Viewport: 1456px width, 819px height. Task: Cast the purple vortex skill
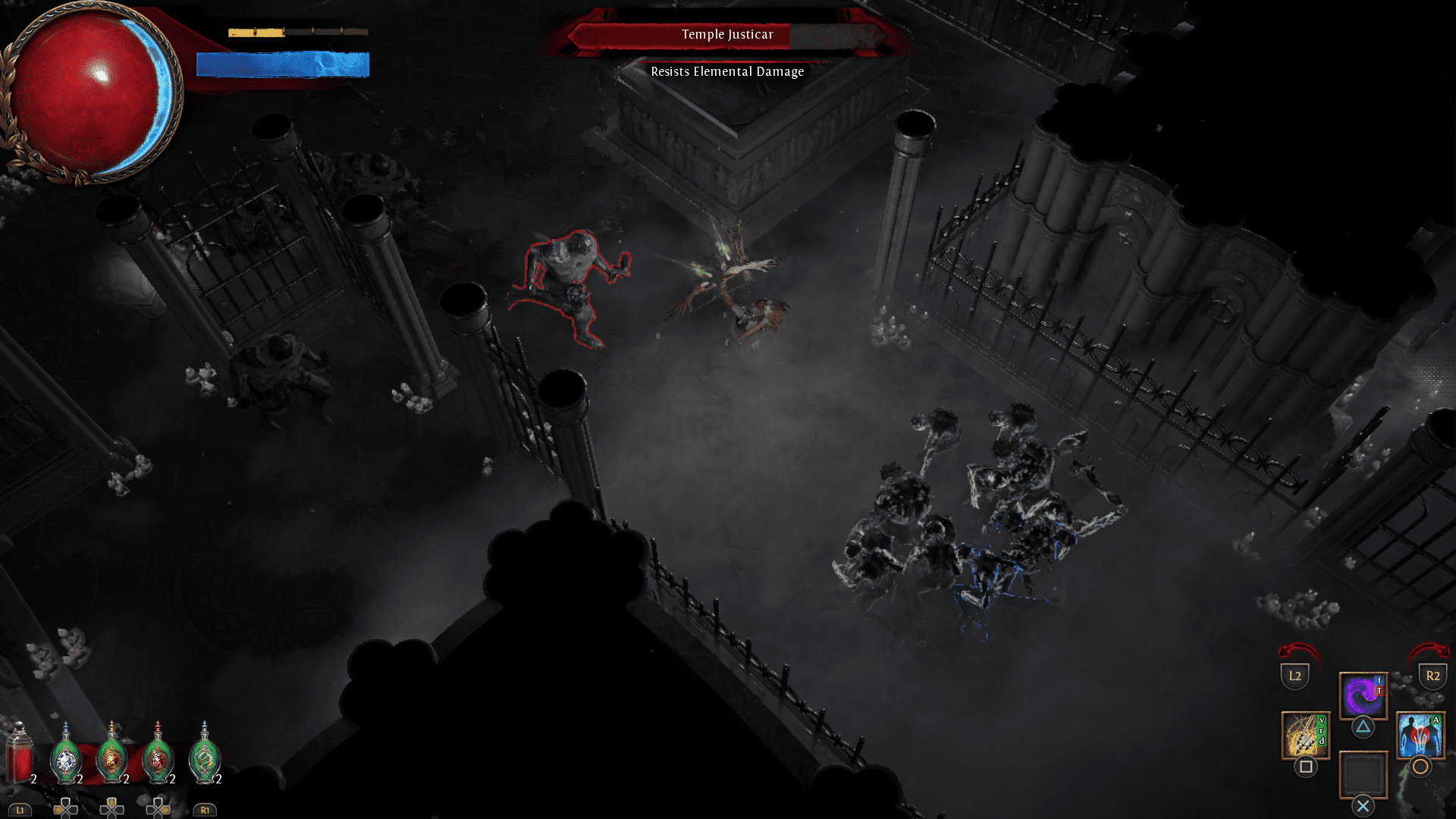(x=1363, y=695)
